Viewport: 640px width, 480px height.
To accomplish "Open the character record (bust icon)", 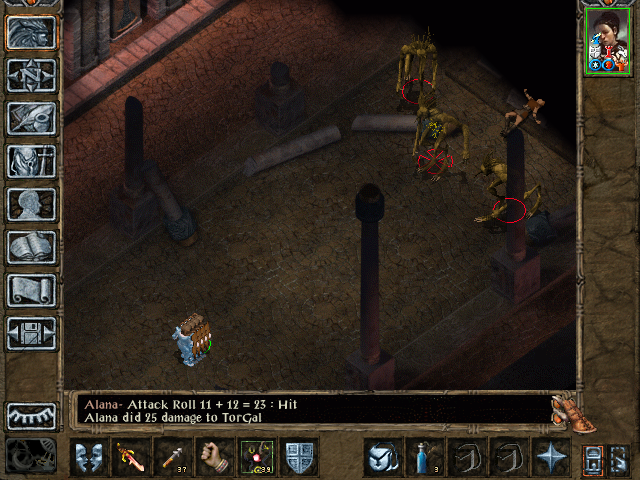I will (31, 204).
